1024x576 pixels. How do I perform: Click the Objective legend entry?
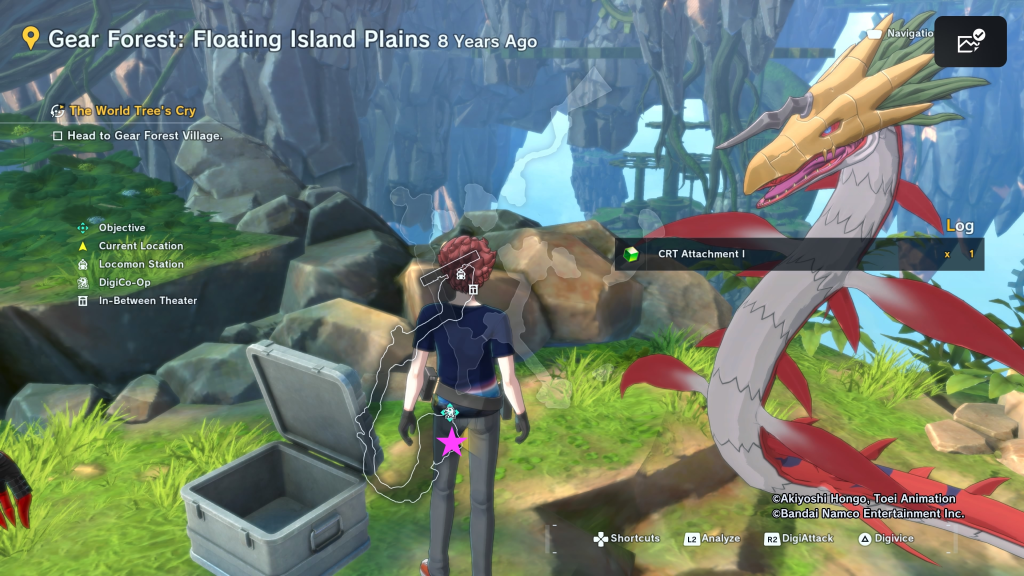(121, 228)
